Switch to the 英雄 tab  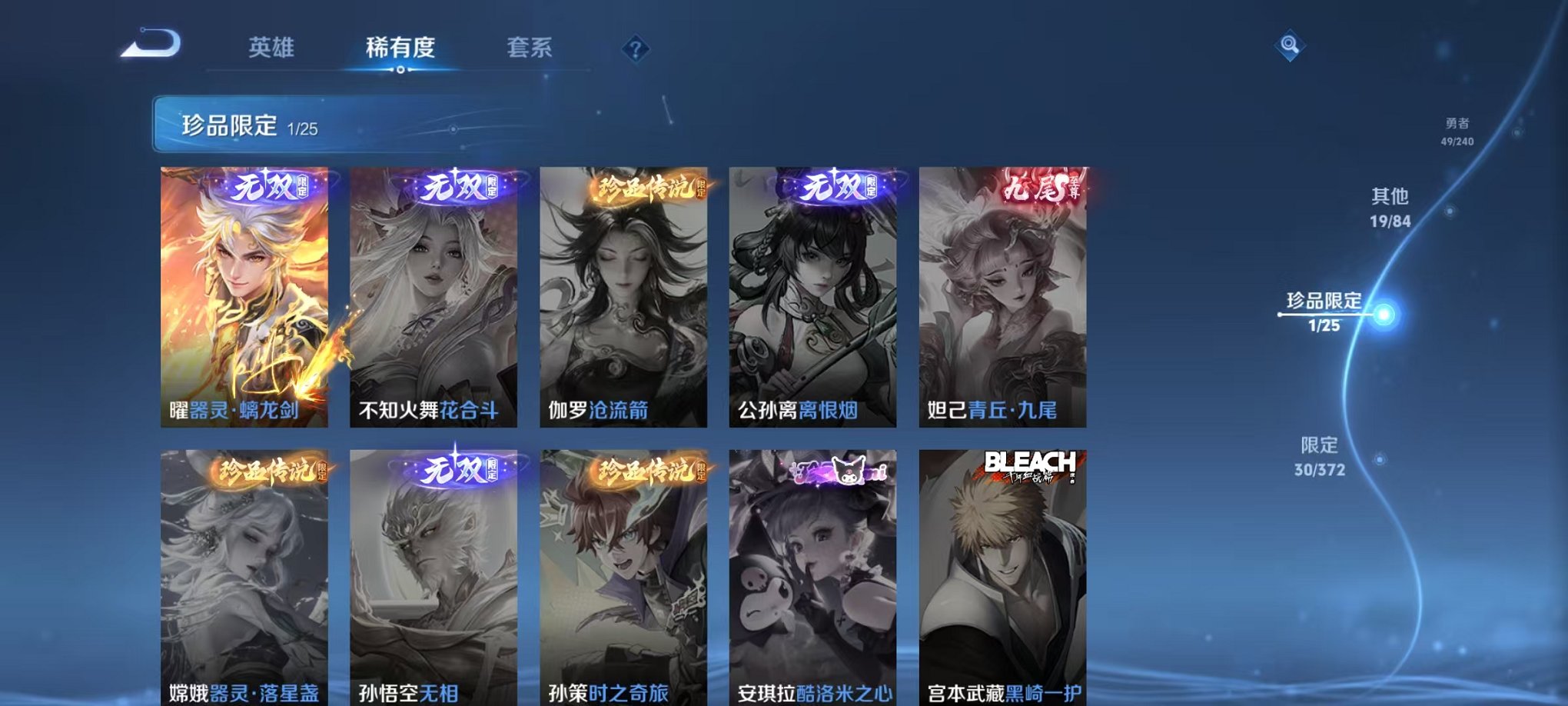click(x=271, y=46)
